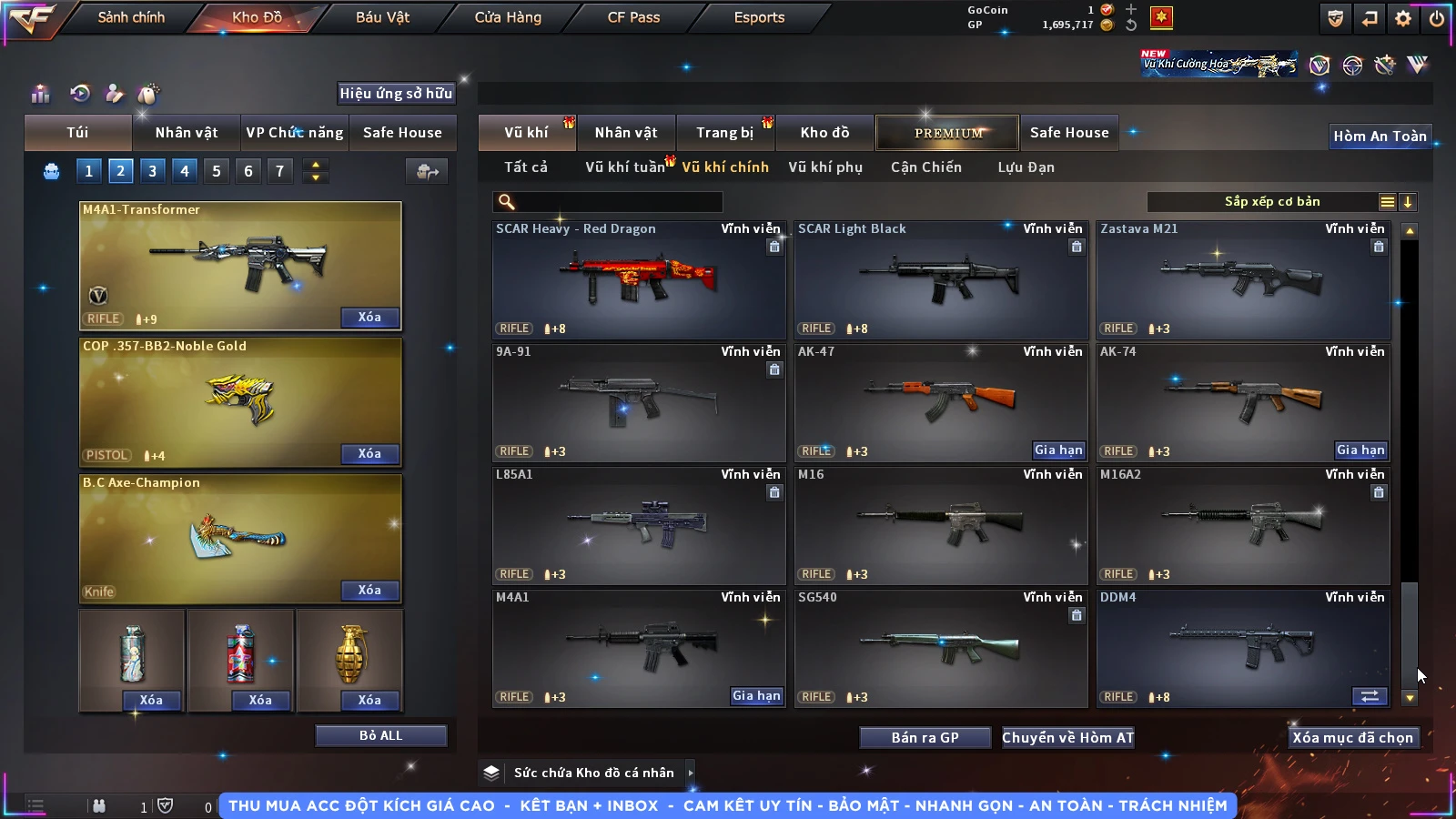Viewport: 1456px width, 819px height.
Task: Remove M4A1-Transformer with its Xóa button
Action: coord(369,318)
